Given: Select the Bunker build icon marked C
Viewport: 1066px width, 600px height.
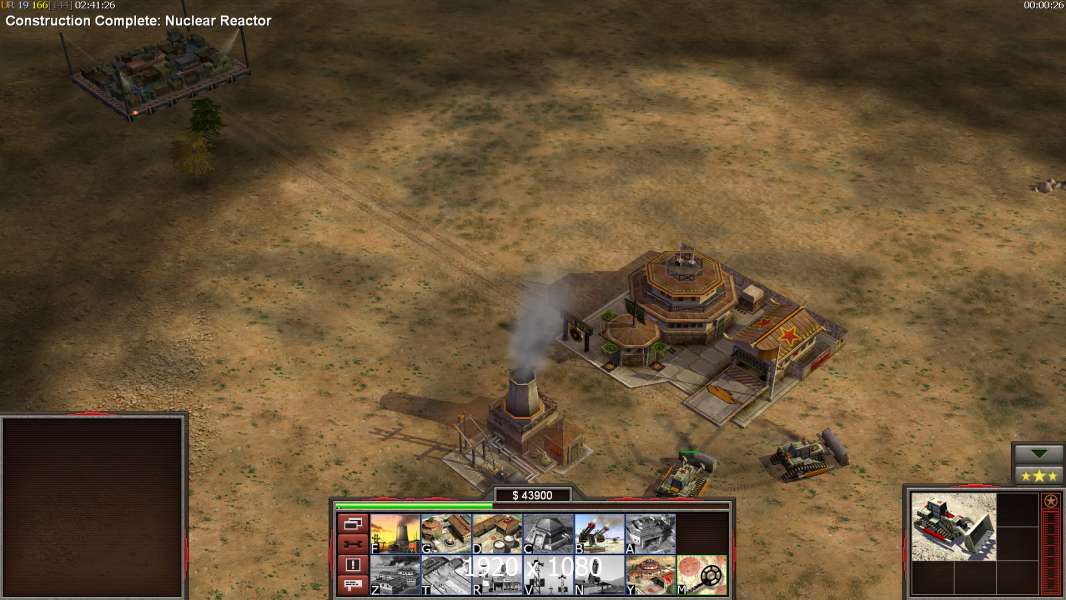Looking at the screenshot, I should coord(548,534).
